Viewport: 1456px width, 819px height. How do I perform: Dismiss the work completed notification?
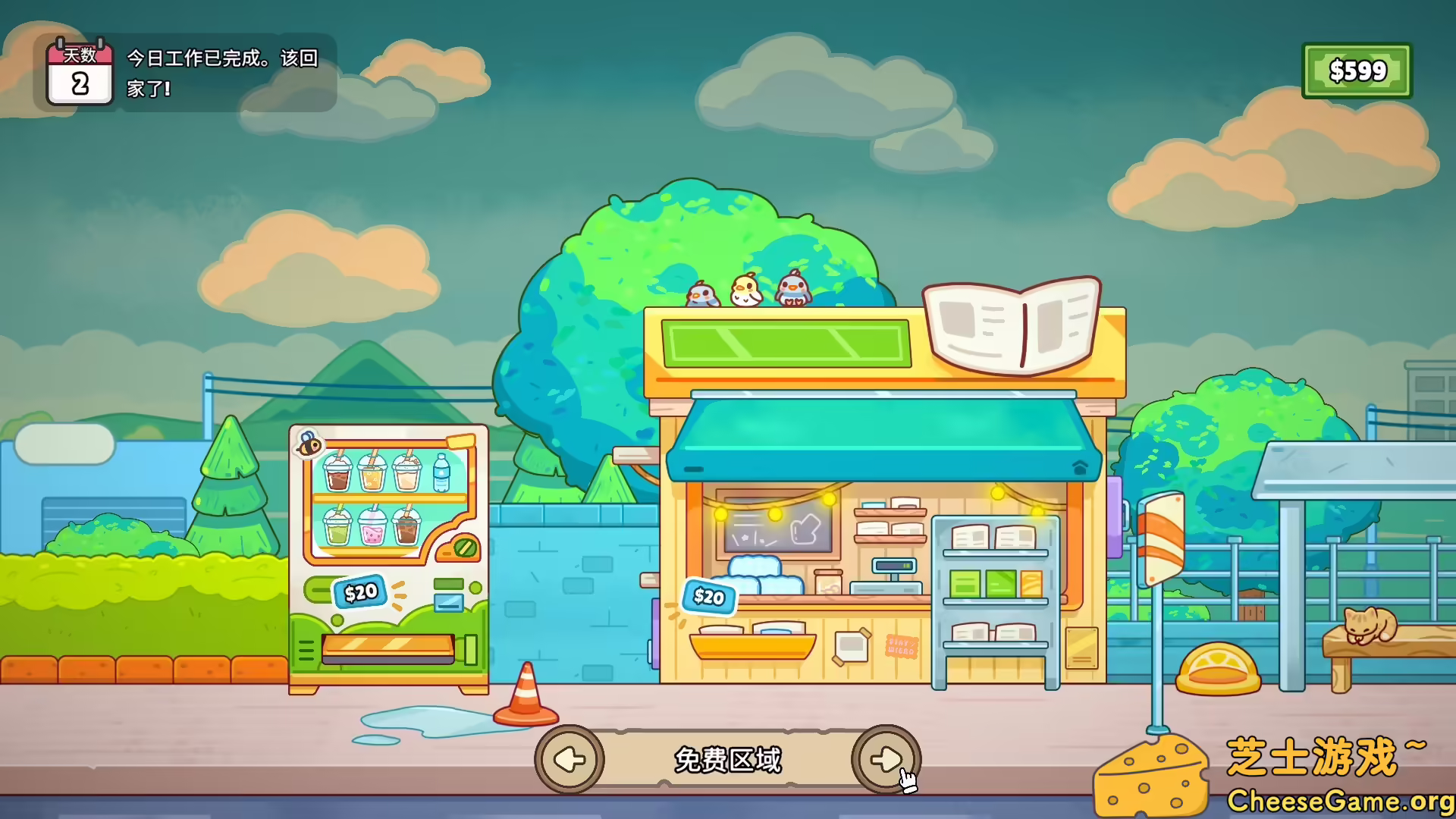click(220, 72)
